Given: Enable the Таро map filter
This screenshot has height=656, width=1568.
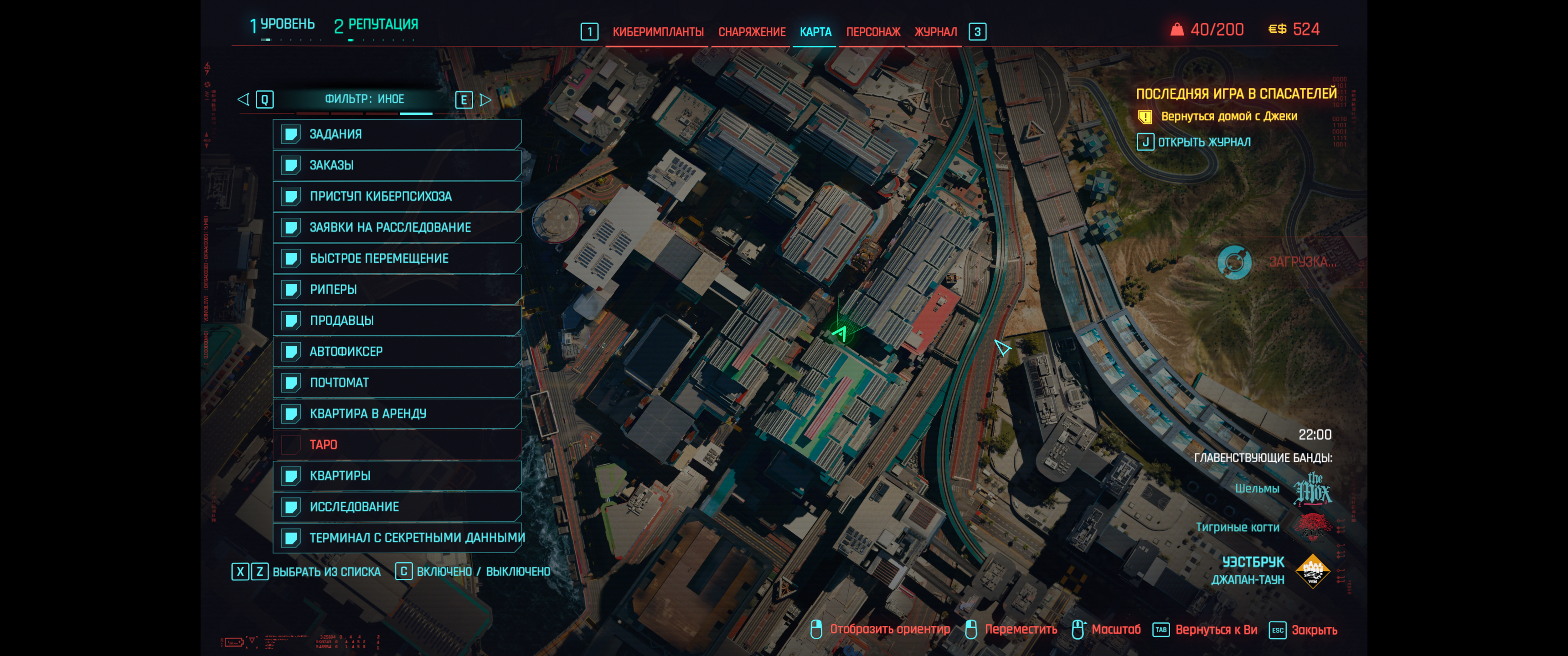Looking at the screenshot, I should (397, 445).
